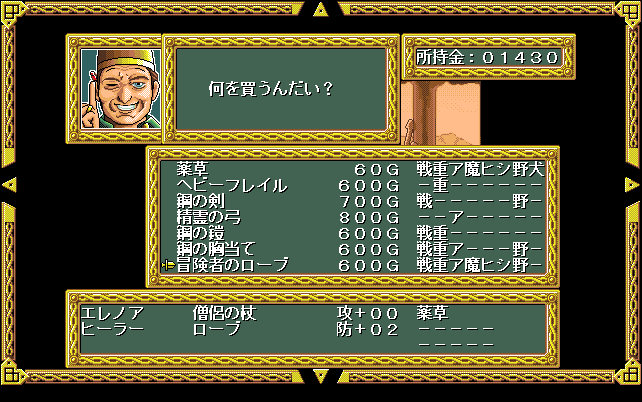Select 薬草 for 60G in shop
The image size is (642, 402).
point(194,170)
